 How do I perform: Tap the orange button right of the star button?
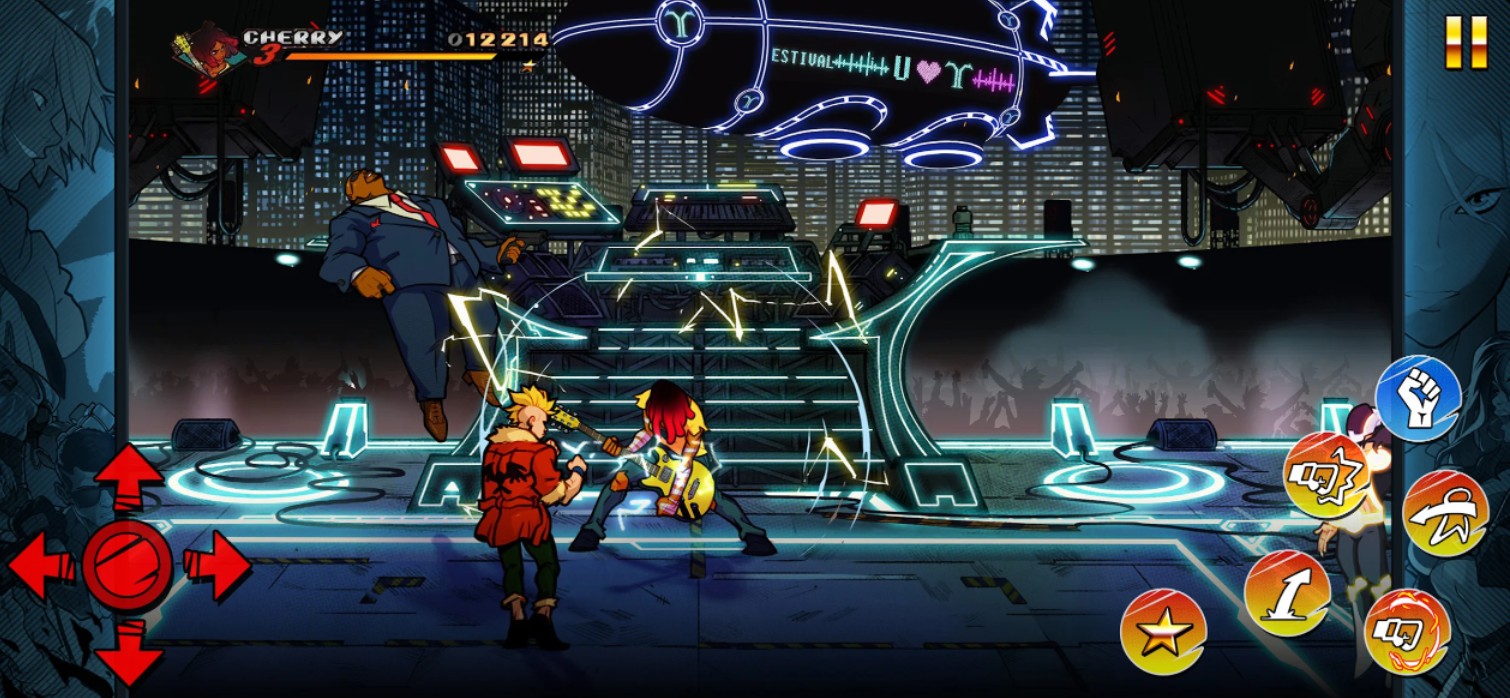click(x=1287, y=593)
